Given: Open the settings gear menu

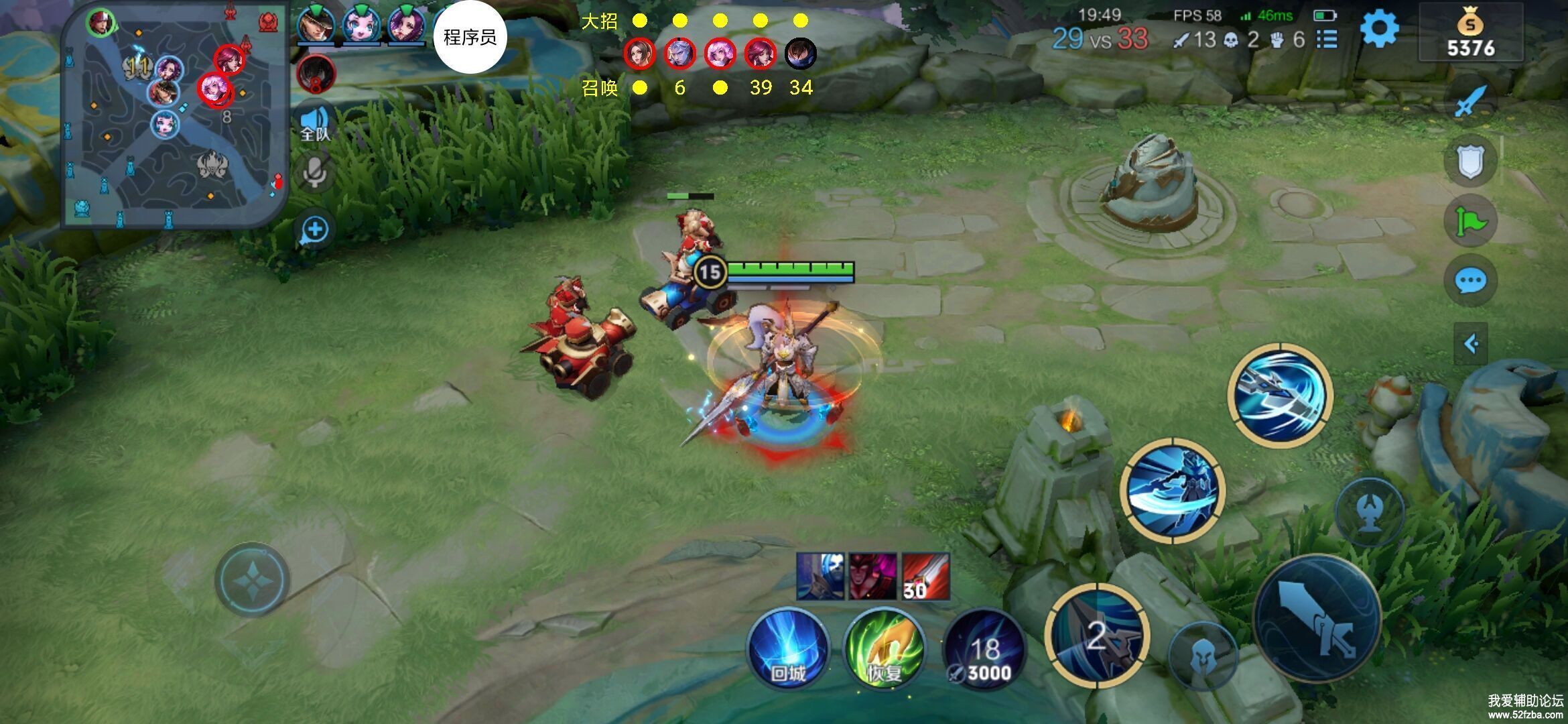Looking at the screenshot, I should click(1379, 30).
